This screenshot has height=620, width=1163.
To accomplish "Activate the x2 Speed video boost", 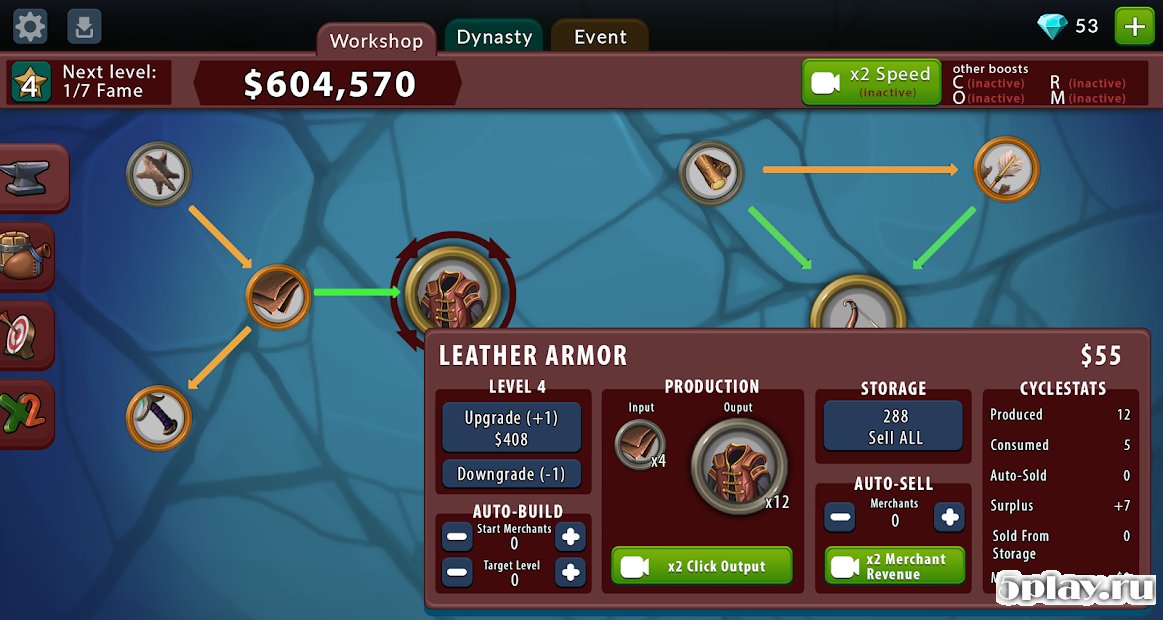I will point(871,82).
